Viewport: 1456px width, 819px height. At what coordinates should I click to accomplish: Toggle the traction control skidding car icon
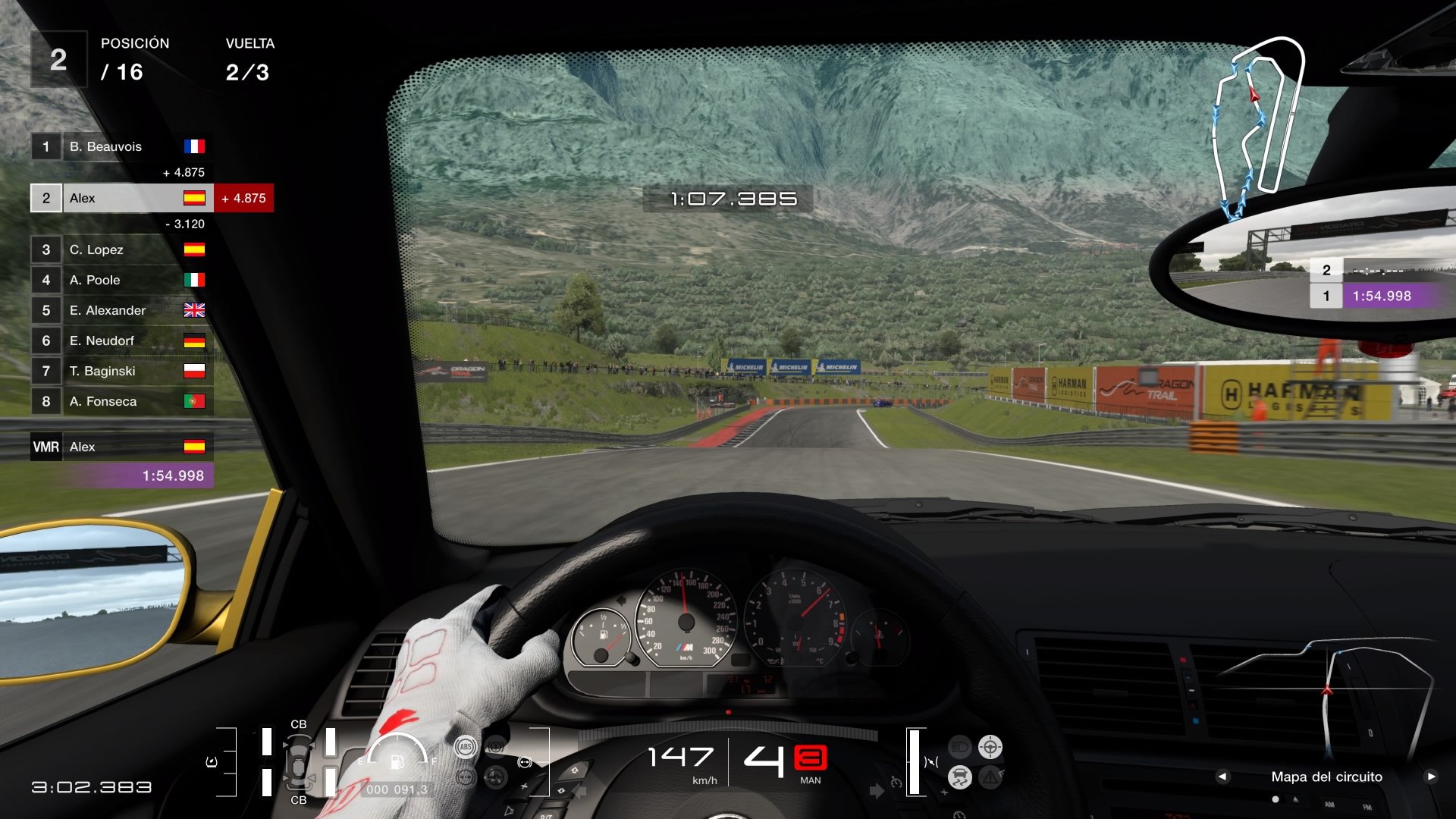point(960,777)
